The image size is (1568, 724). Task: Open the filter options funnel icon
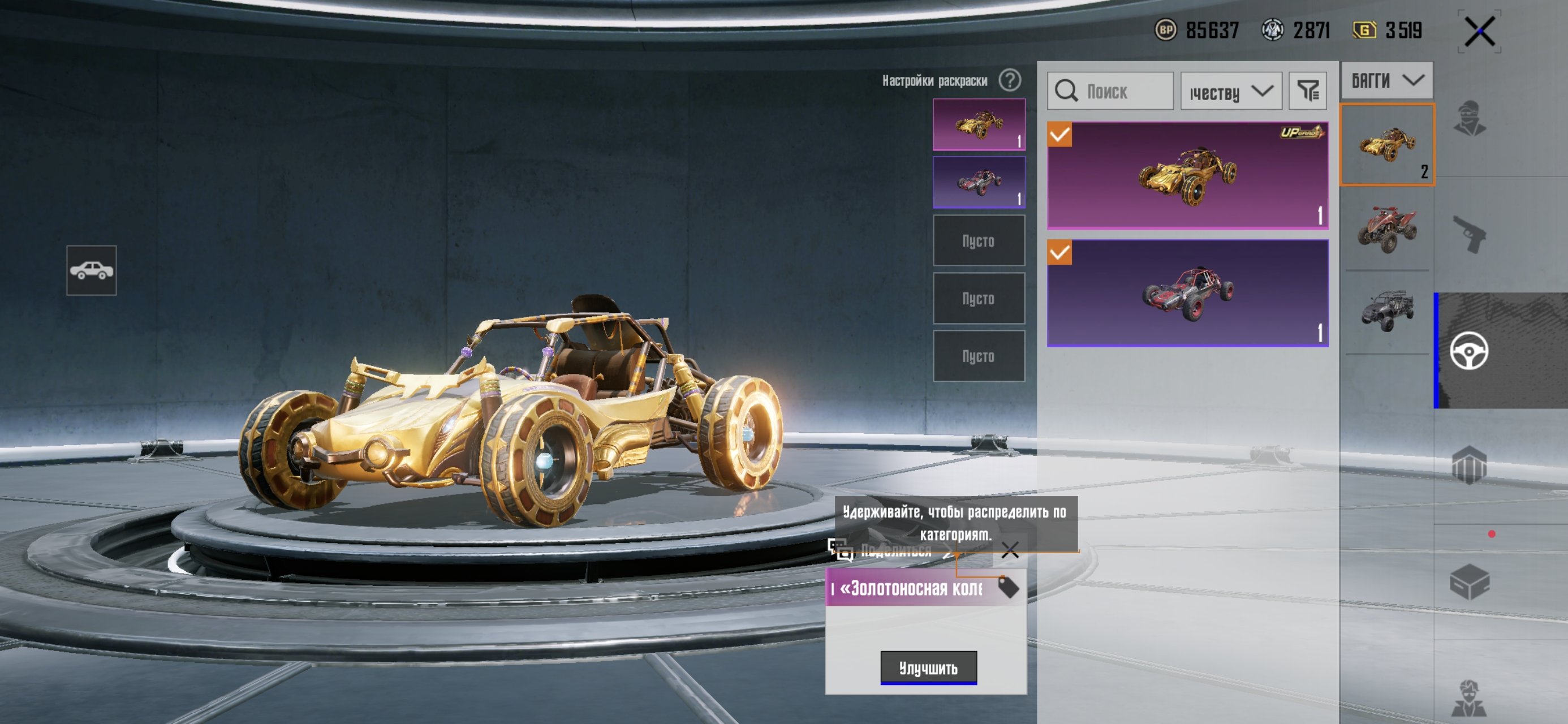click(1307, 91)
